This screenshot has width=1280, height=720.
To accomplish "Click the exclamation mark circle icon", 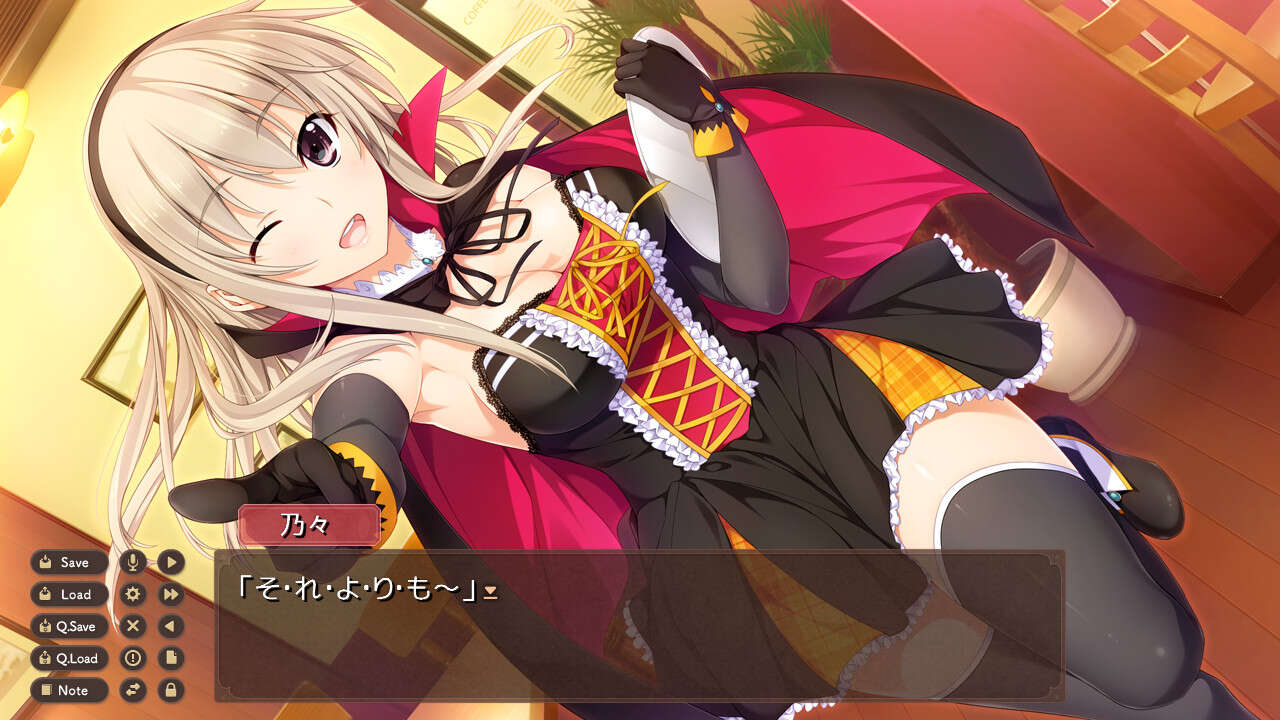I will coord(132,658).
